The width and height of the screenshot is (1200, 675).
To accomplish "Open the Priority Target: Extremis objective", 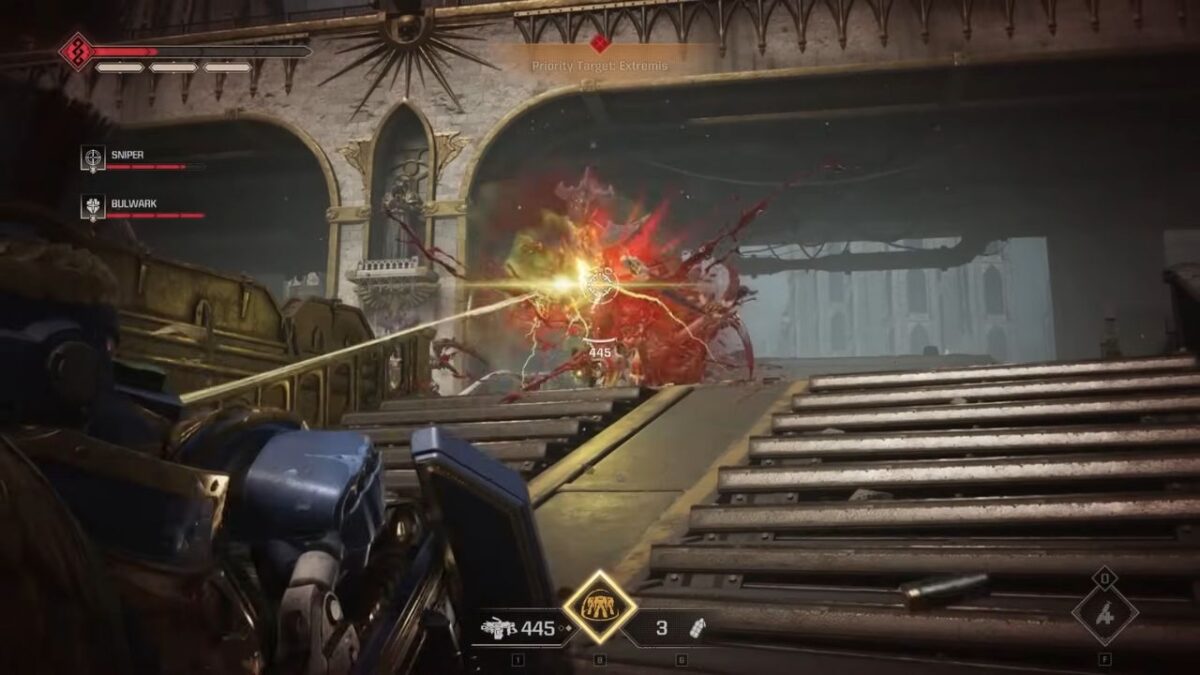I will click(599, 66).
